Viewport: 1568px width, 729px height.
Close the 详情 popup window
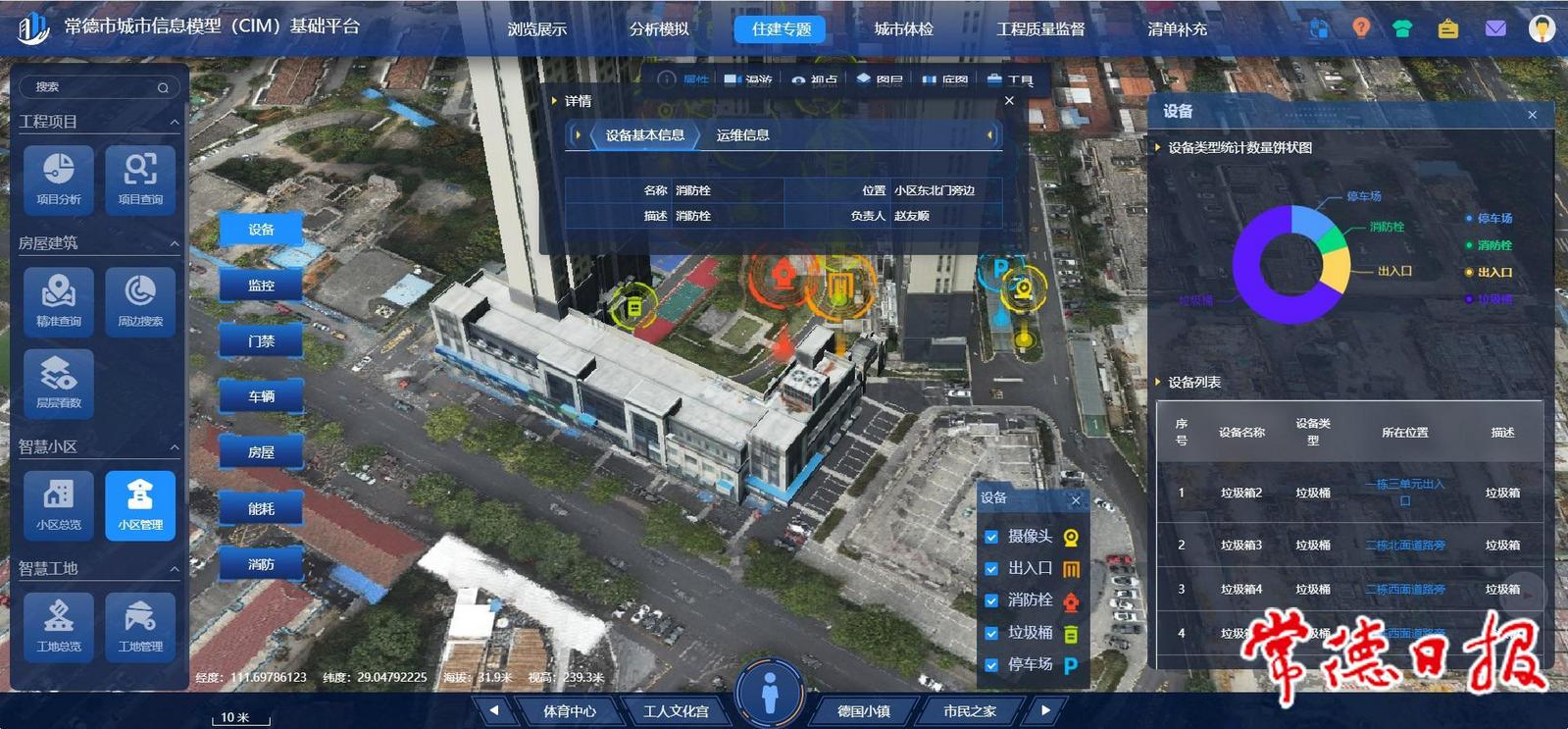tap(1009, 101)
